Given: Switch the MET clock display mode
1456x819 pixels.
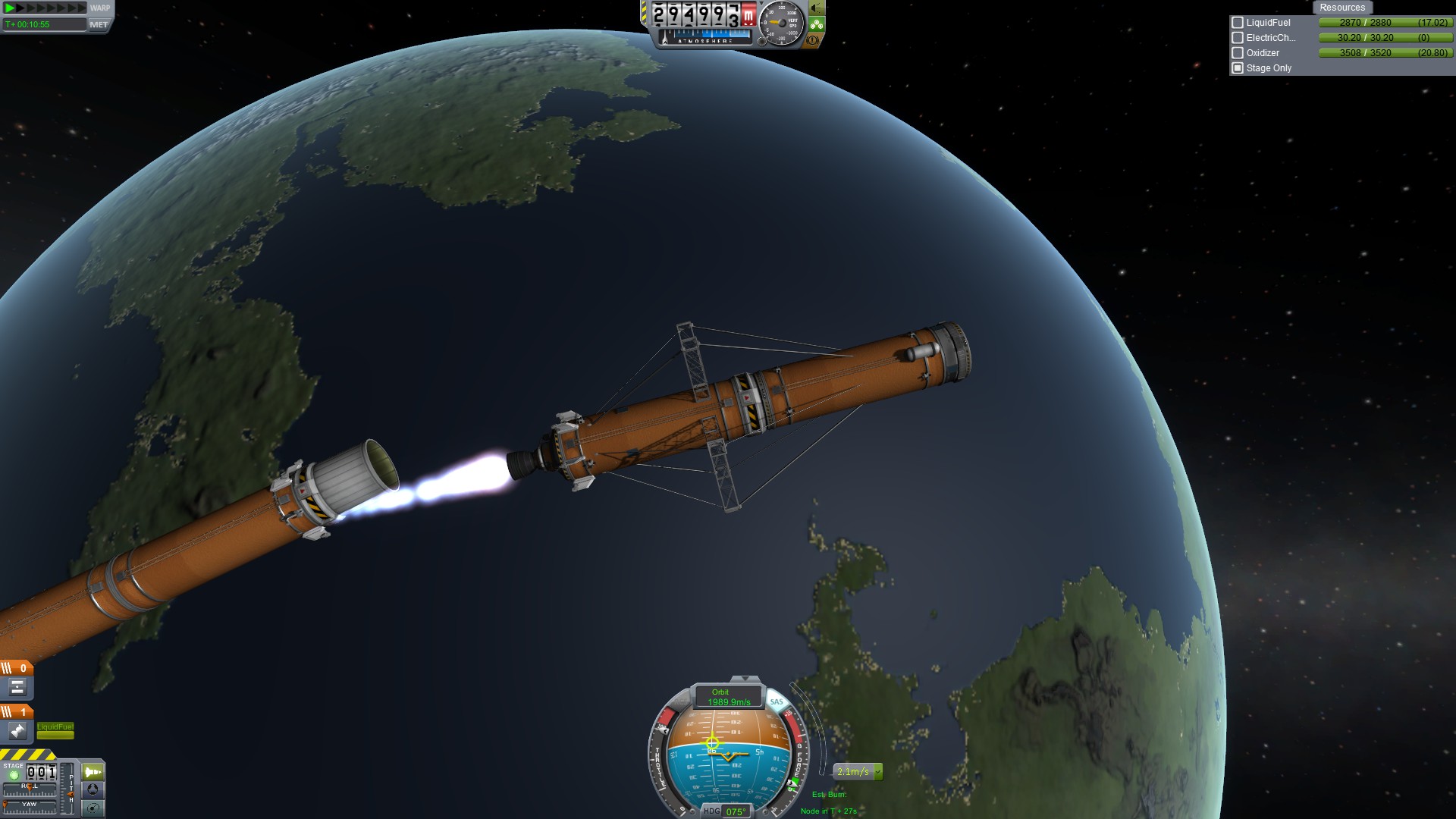Looking at the screenshot, I should [x=99, y=24].
